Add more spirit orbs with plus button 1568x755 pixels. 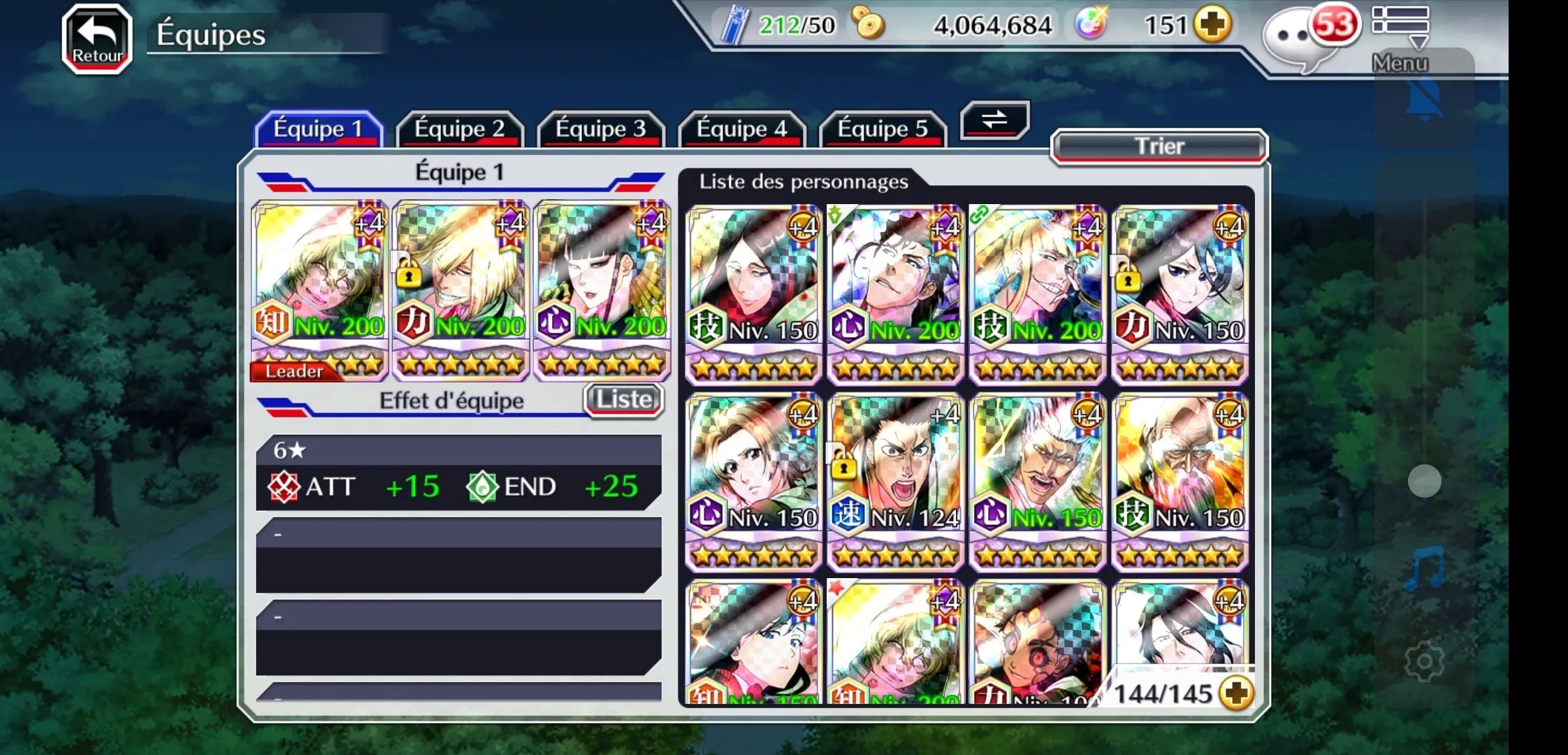coord(1212,25)
